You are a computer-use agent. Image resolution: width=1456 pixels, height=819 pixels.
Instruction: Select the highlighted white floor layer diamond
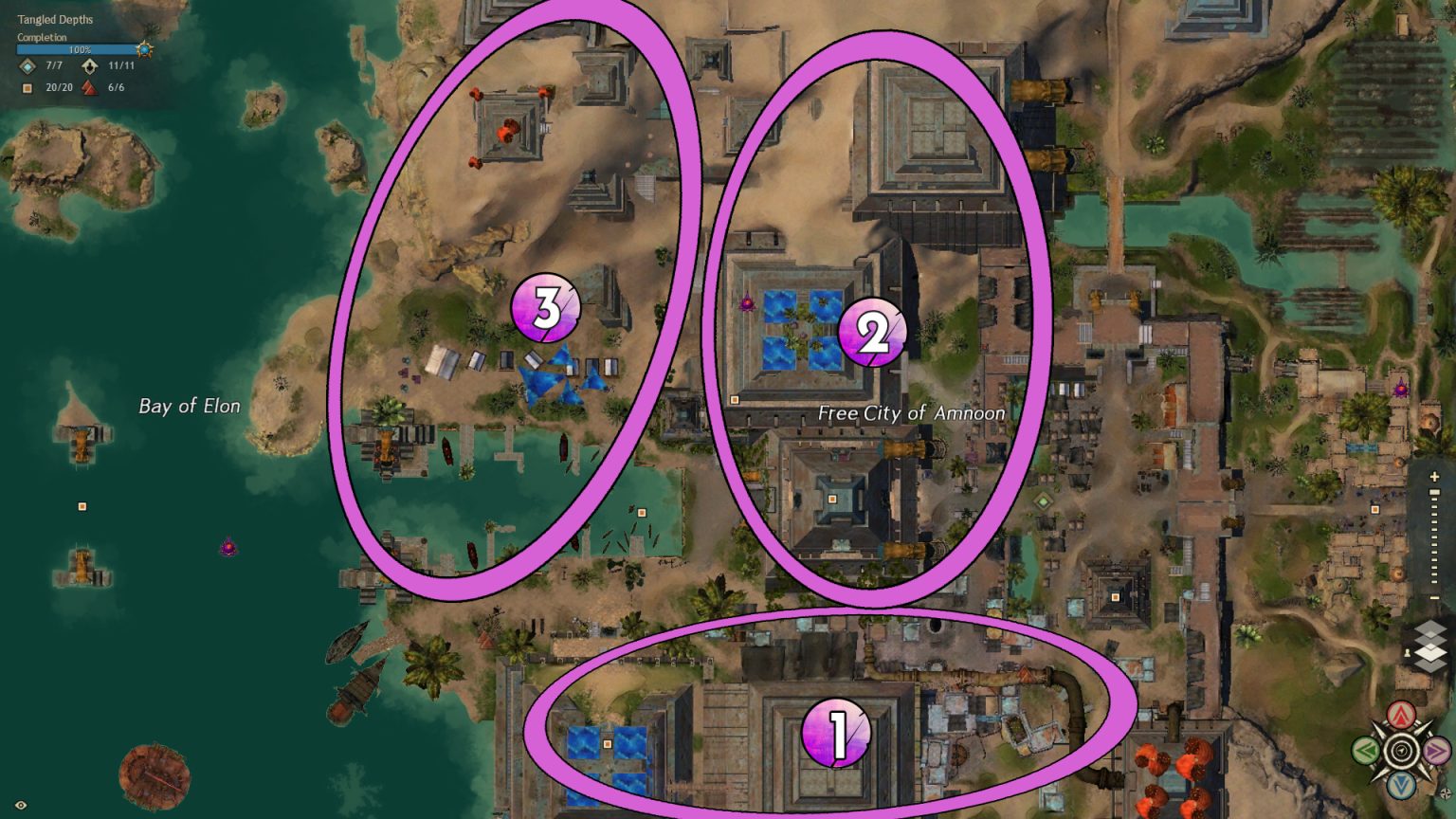pos(1430,653)
